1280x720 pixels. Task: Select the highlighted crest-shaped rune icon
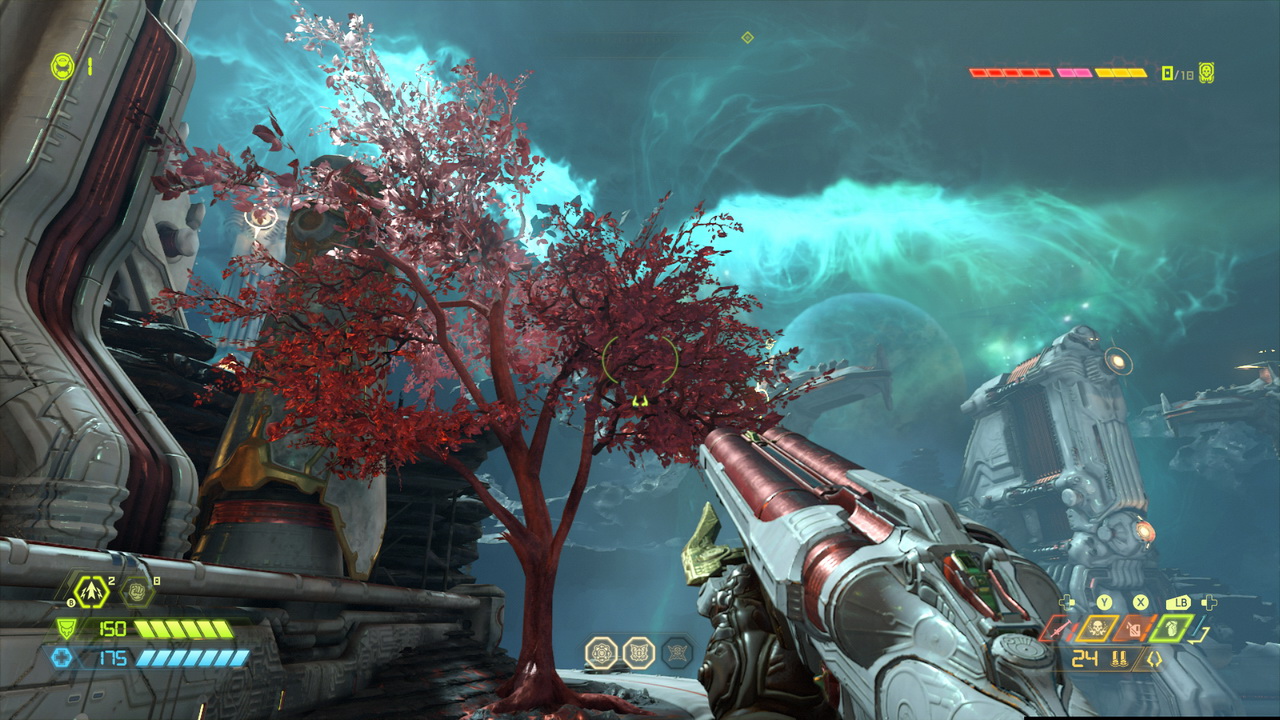[x=638, y=653]
